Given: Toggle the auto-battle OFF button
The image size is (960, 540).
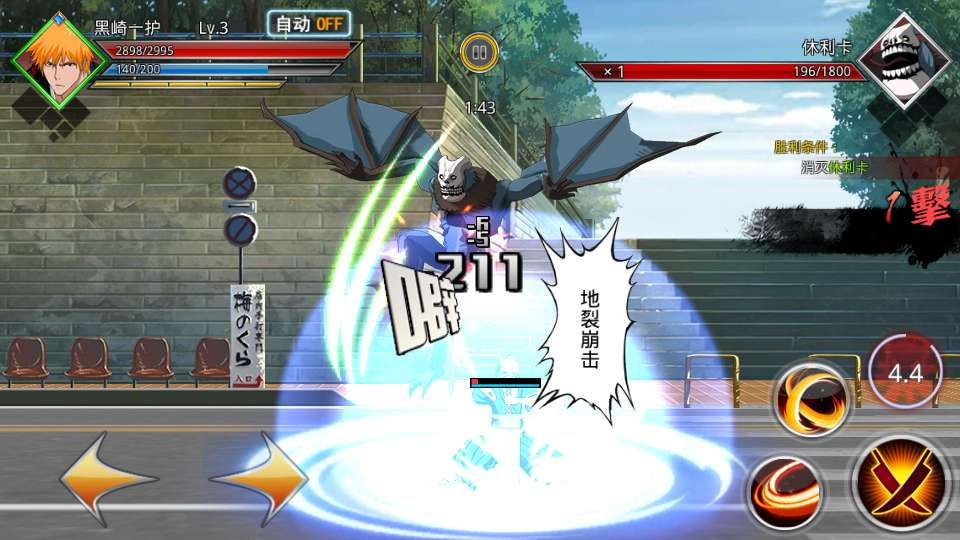Looking at the screenshot, I should (309, 25).
